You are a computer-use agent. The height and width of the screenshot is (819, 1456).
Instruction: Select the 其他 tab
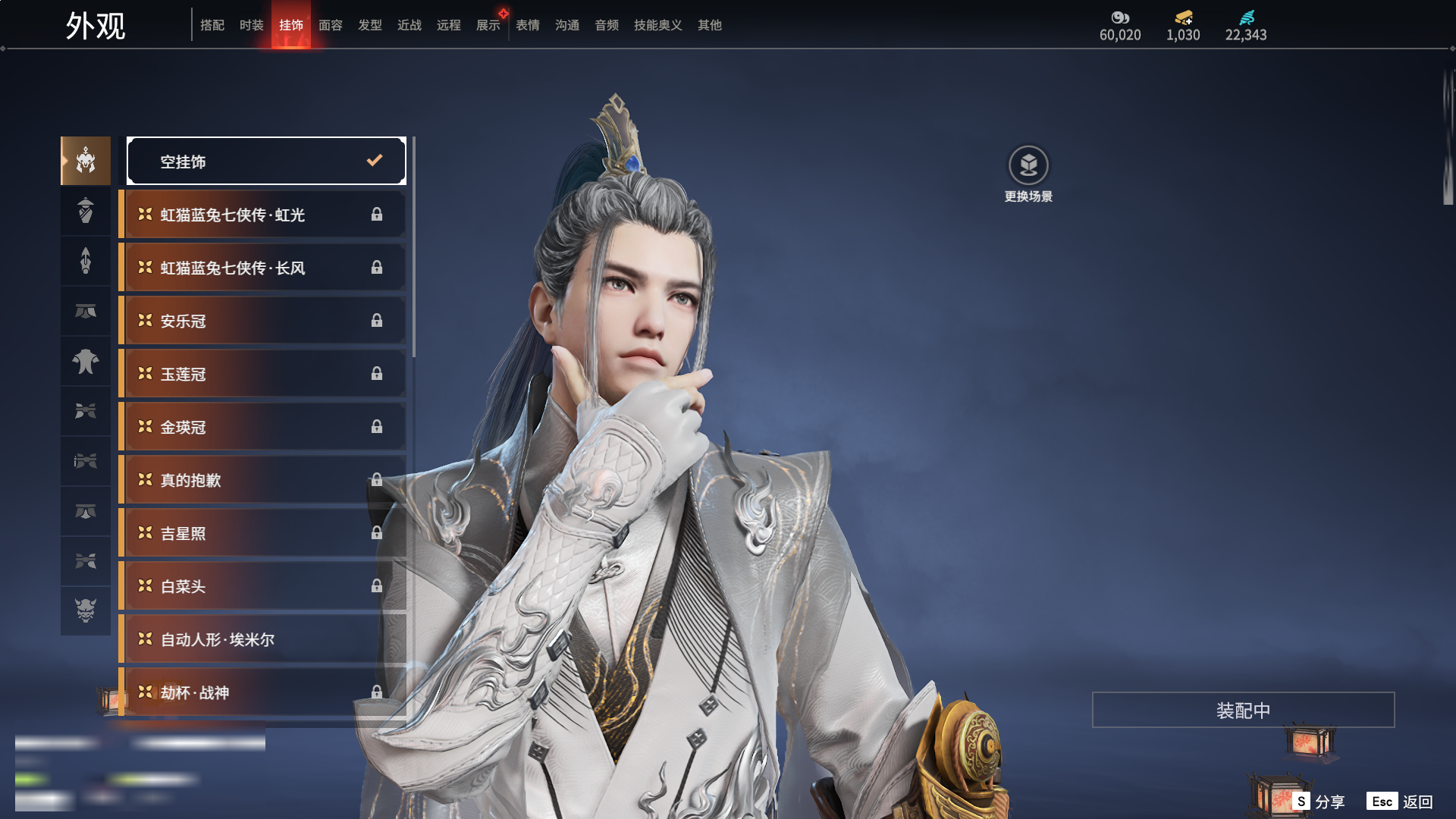point(709,25)
